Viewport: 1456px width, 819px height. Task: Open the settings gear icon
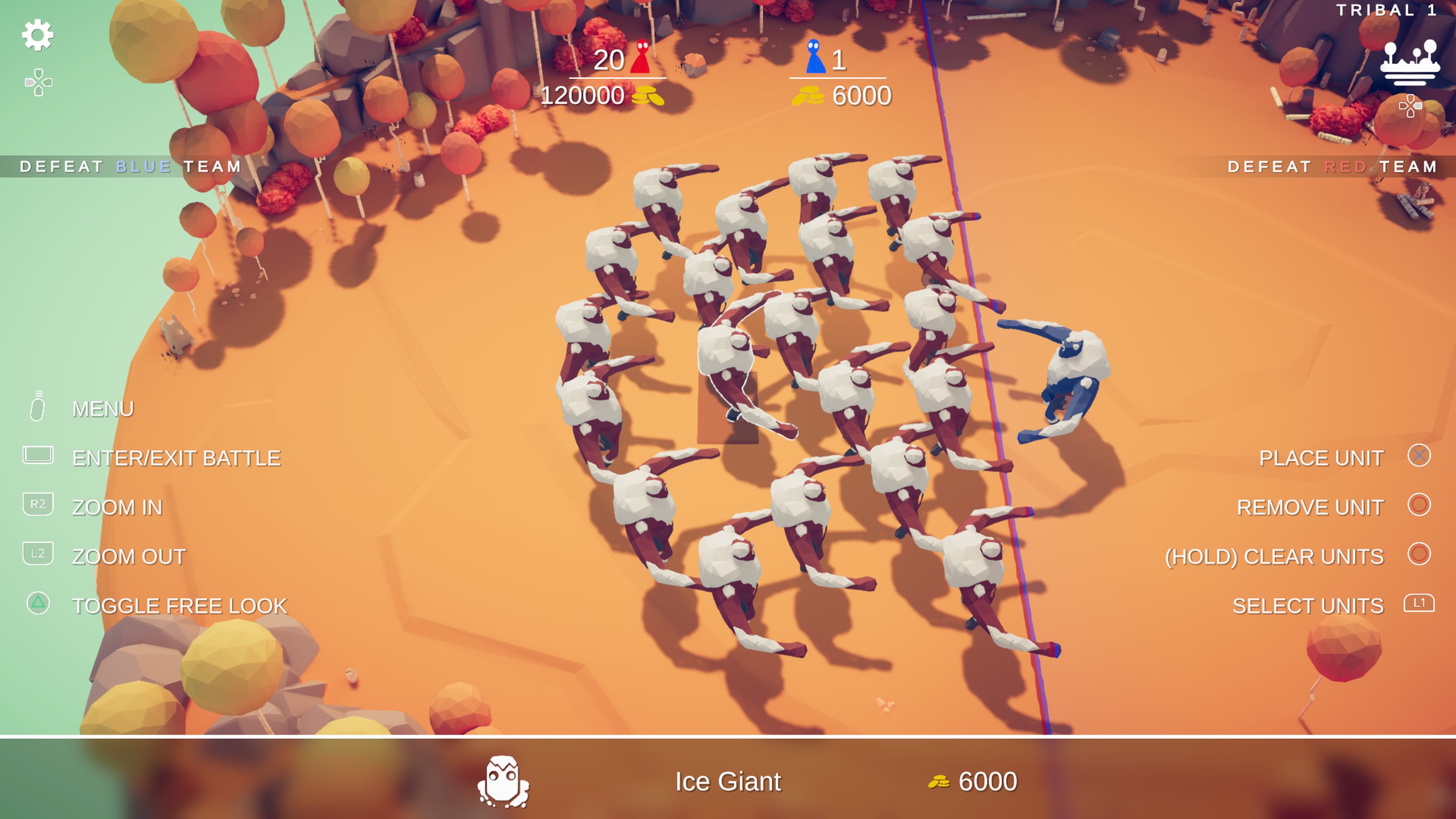[x=37, y=35]
